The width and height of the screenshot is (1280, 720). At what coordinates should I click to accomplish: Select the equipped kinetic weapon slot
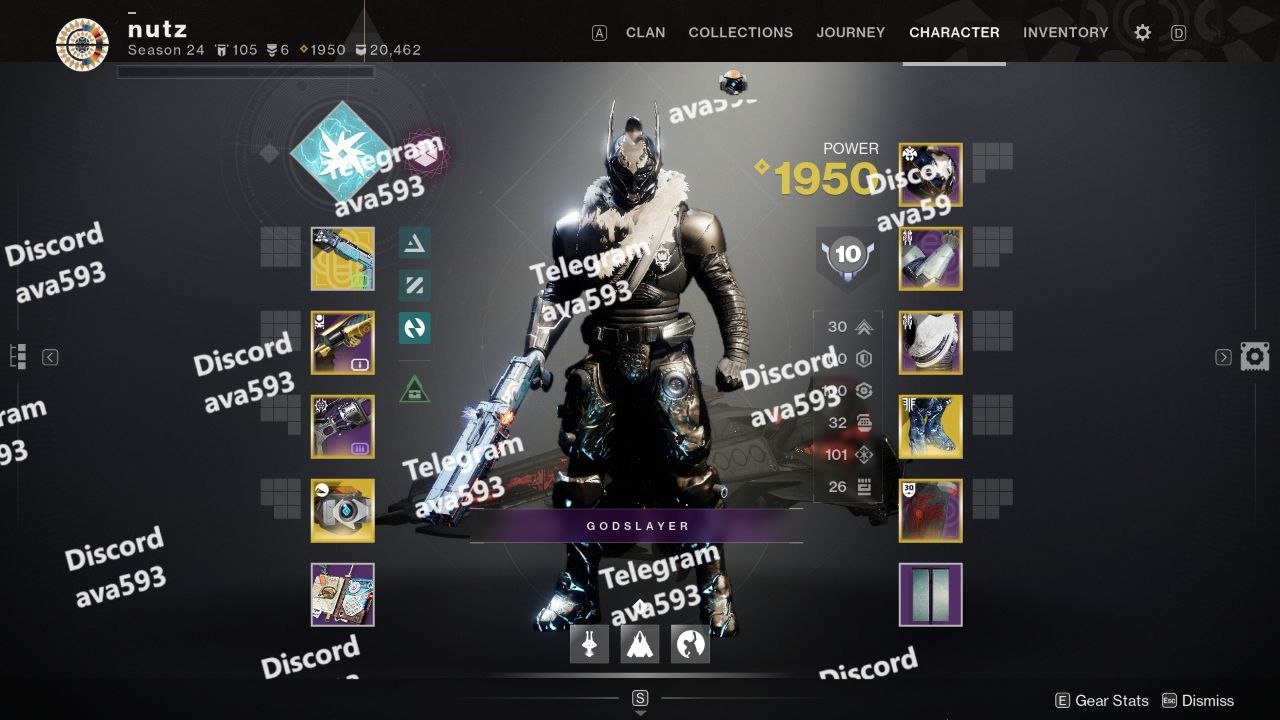coord(343,259)
